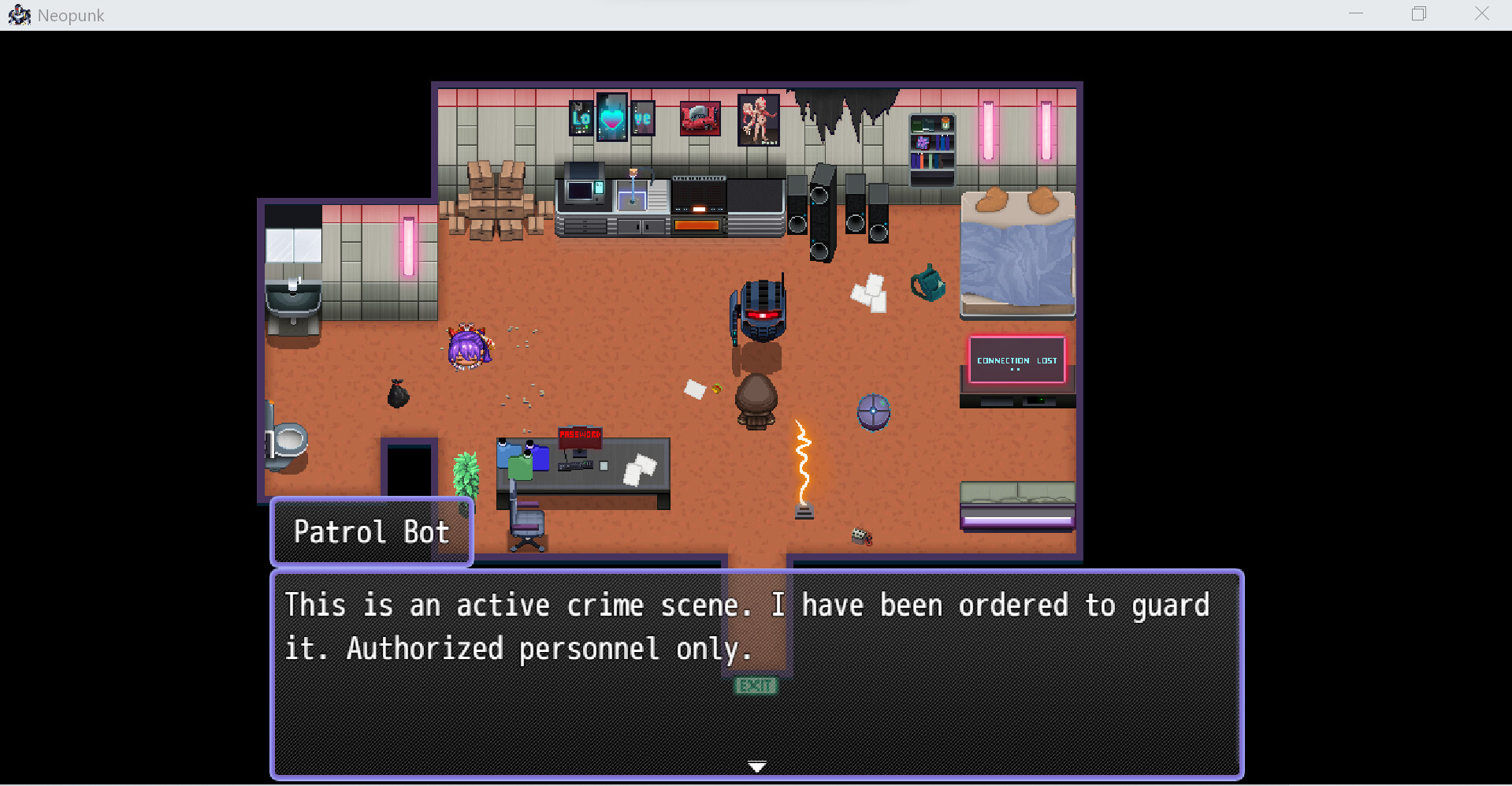
Task: Click the potted plant beside the desk
Action: (x=468, y=473)
